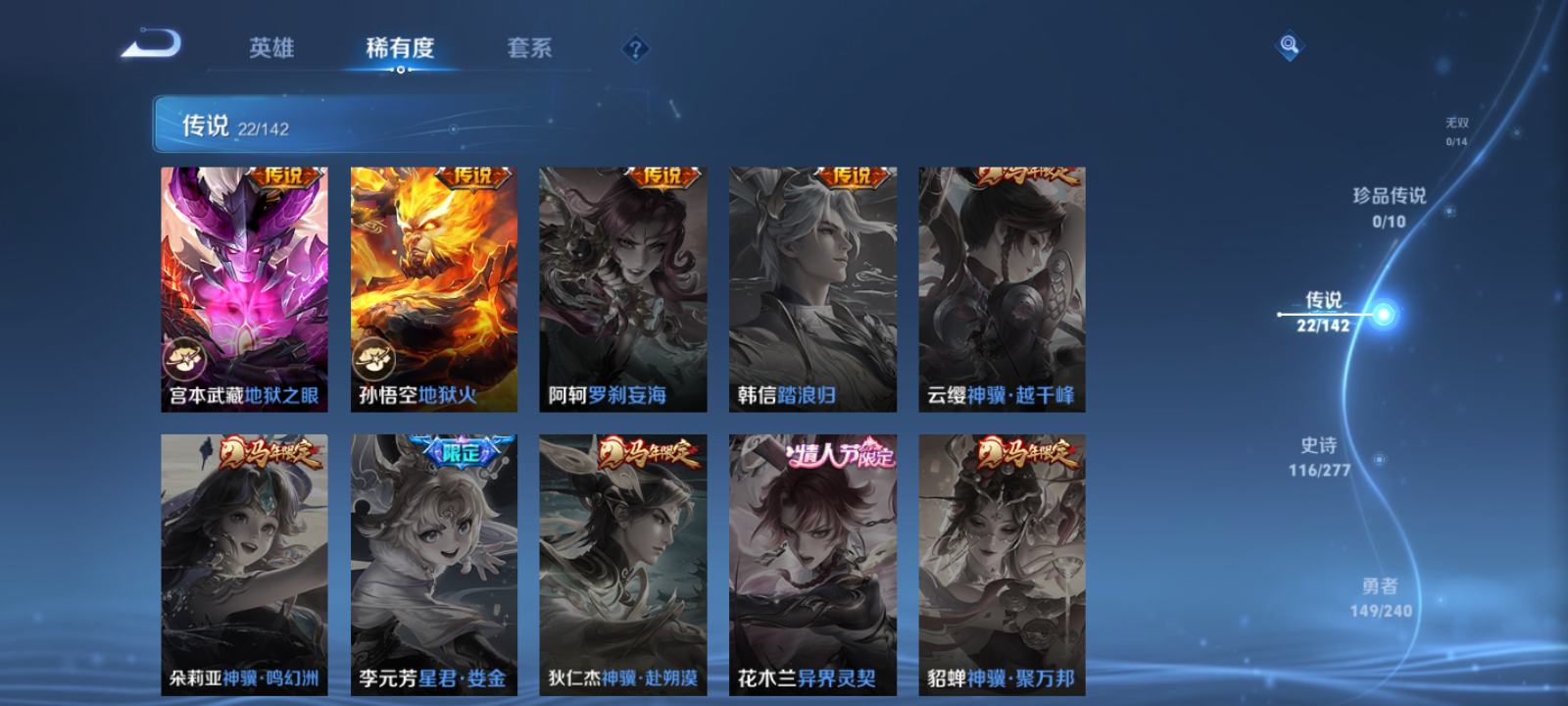
Task: Click the back arrow to exit skin gallery
Action: (152, 44)
